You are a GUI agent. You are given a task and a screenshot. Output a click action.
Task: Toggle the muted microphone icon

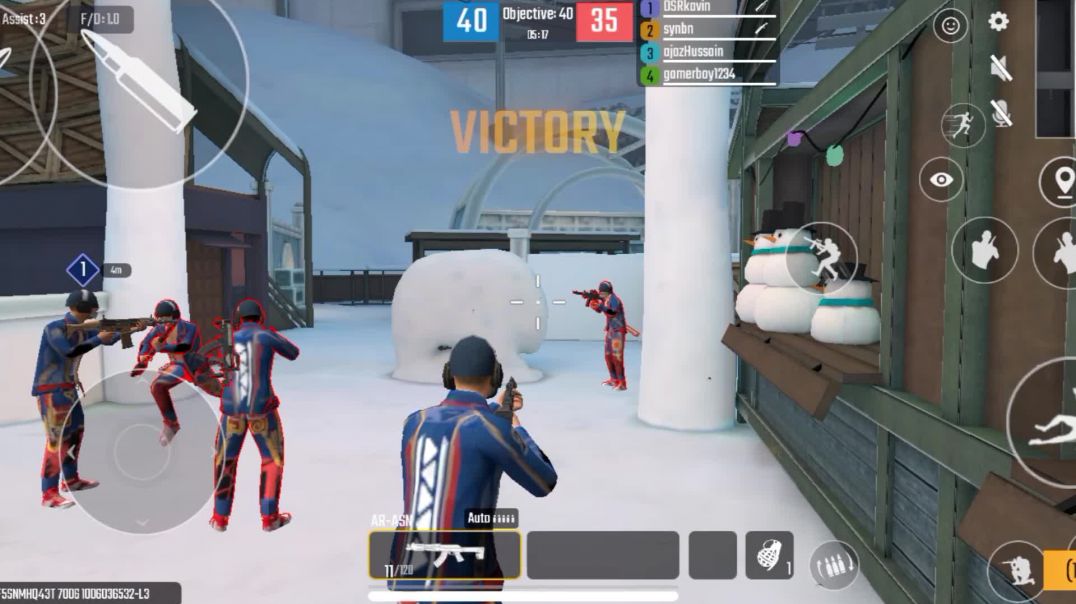[1000, 114]
